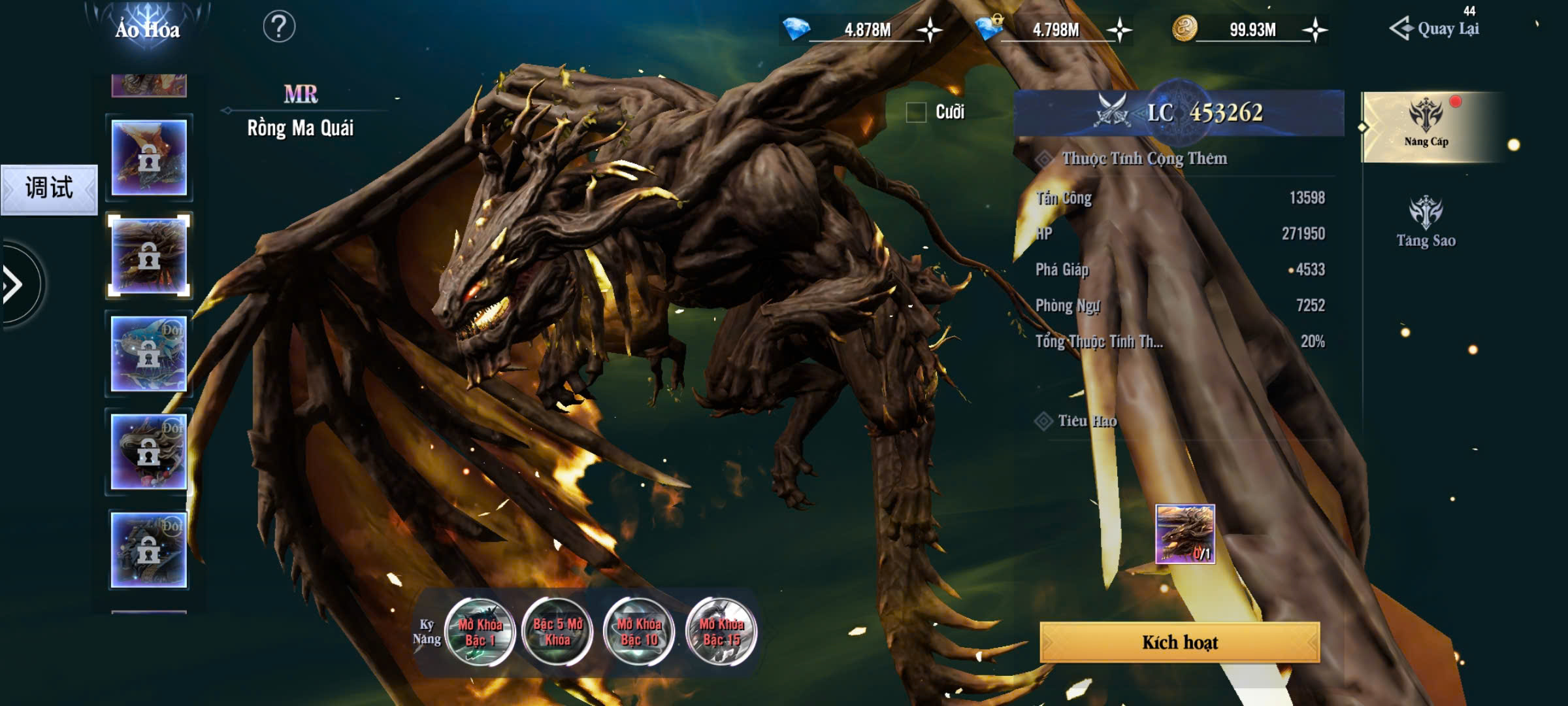This screenshot has width=1568, height=706.
Task: Open the question mark help icon
Action: [279, 27]
